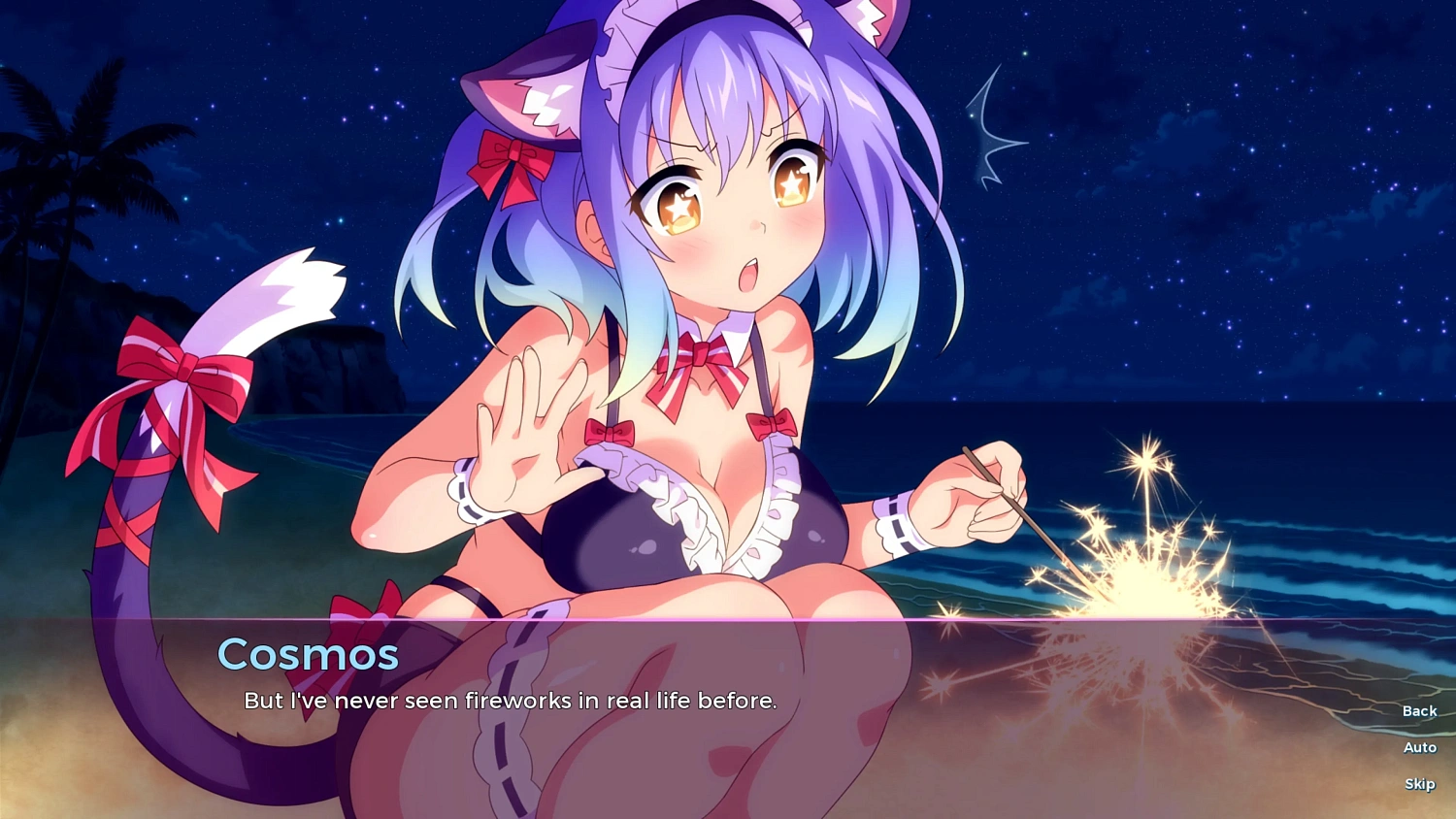Select the line about never seeing fireworks

point(510,701)
